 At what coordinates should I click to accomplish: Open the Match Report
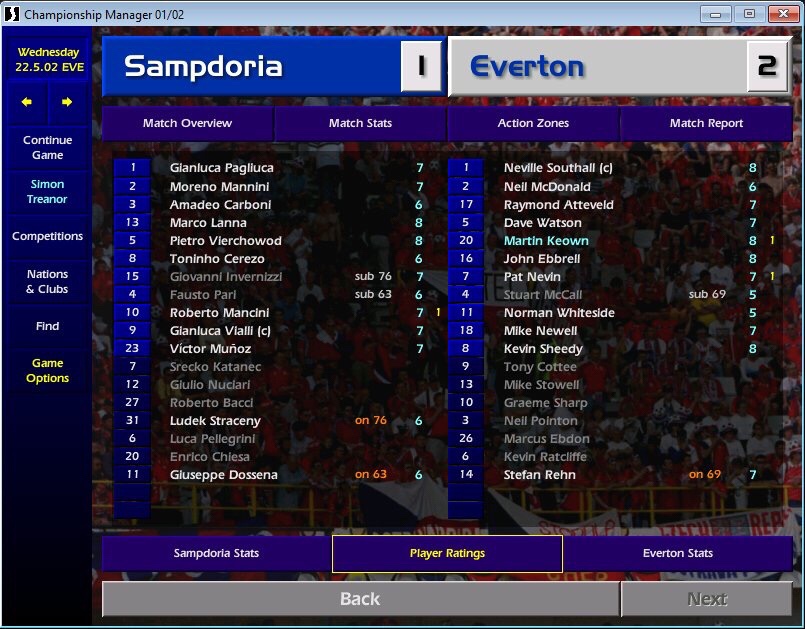coord(706,123)
